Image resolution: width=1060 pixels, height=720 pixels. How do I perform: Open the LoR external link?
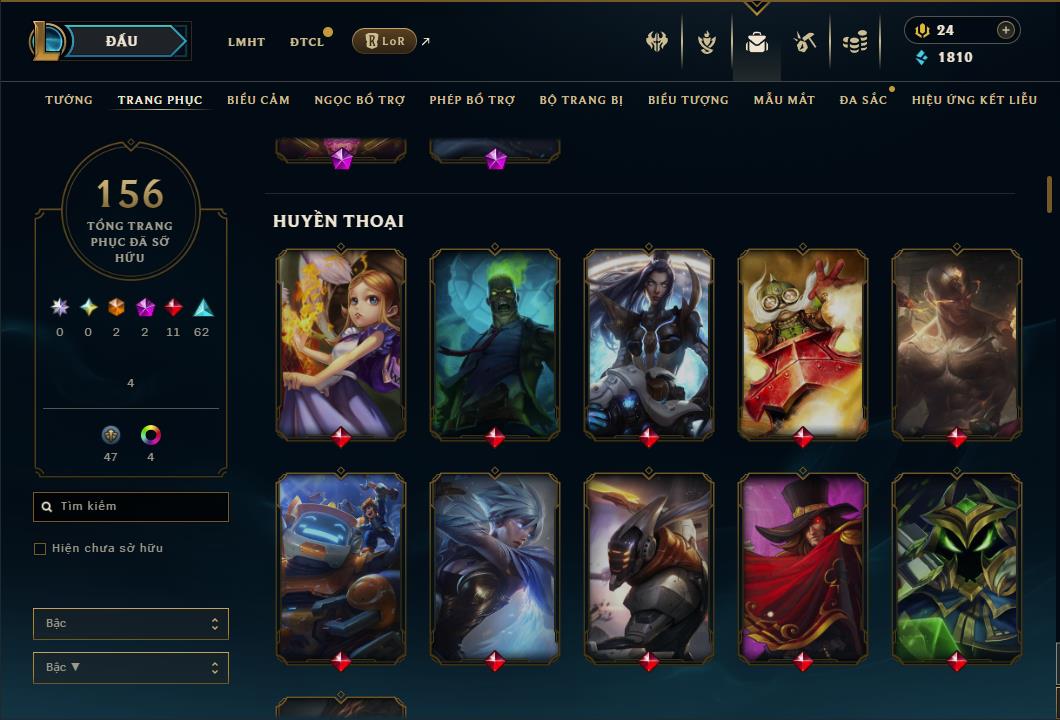pyautogui.click(x=385, y=41)
